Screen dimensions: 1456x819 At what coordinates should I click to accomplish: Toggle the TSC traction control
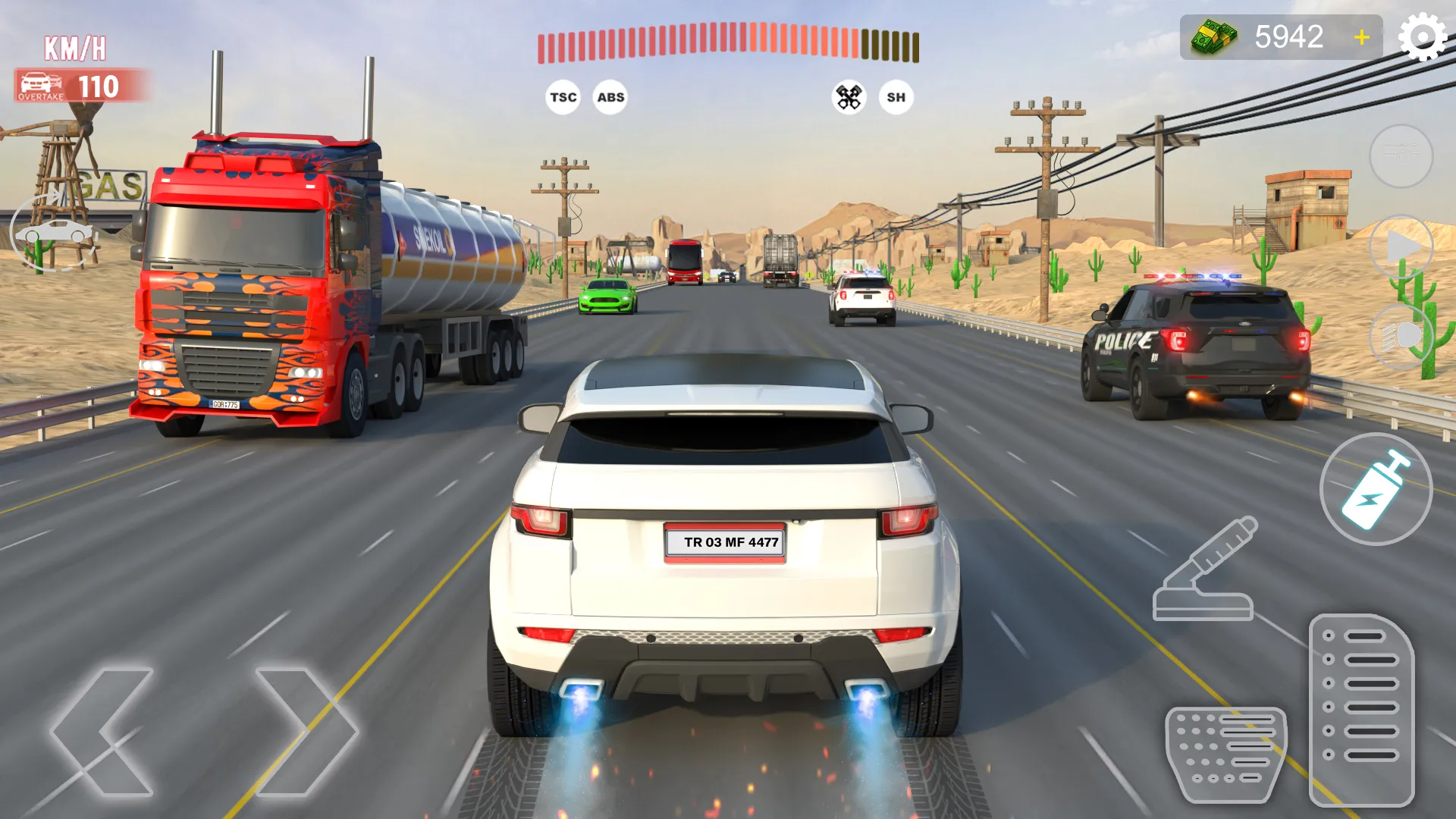pyautogui.click(x=562, y=97)
